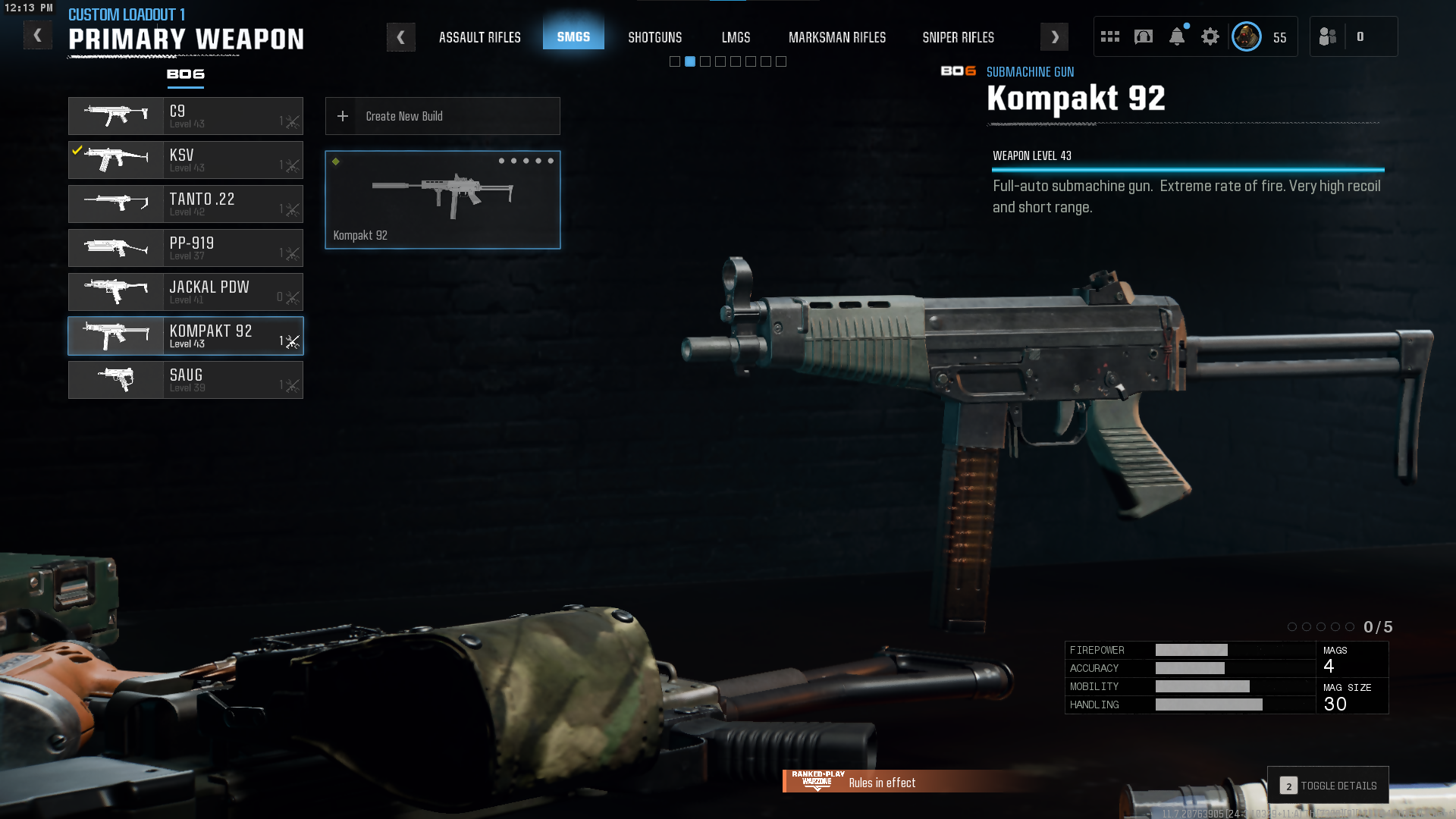Select the Saug submachine gun
1456x819 pixels.
[x=186, y=380]
